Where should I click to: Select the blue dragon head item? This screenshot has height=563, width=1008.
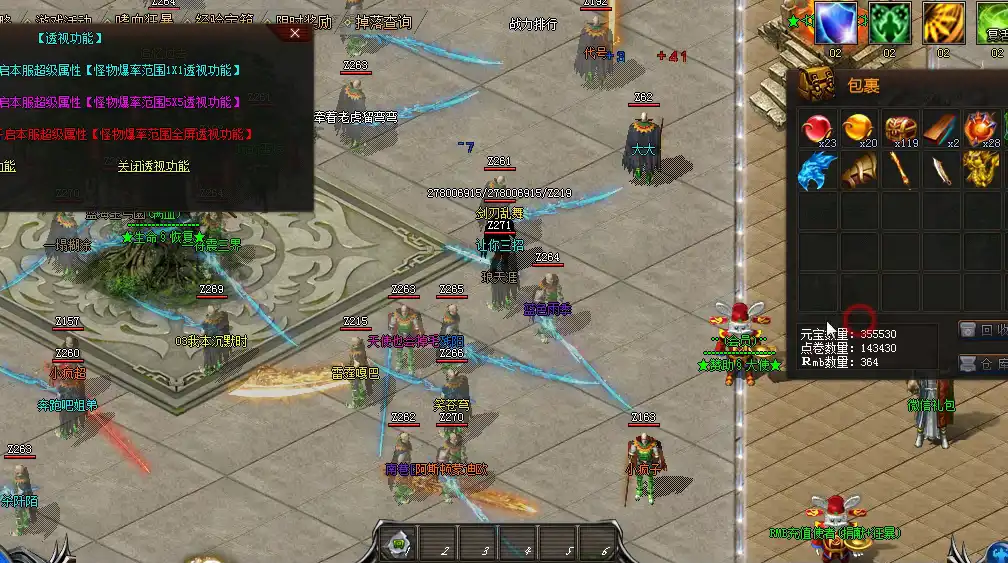click(817, 171)
